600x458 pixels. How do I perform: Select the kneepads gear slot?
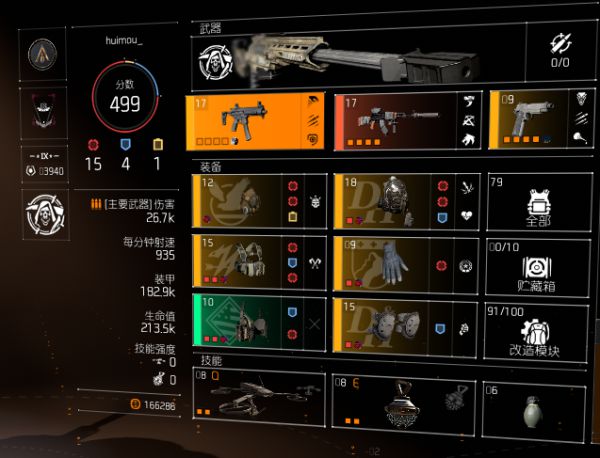pyautogui.click(x=408, y=323)
